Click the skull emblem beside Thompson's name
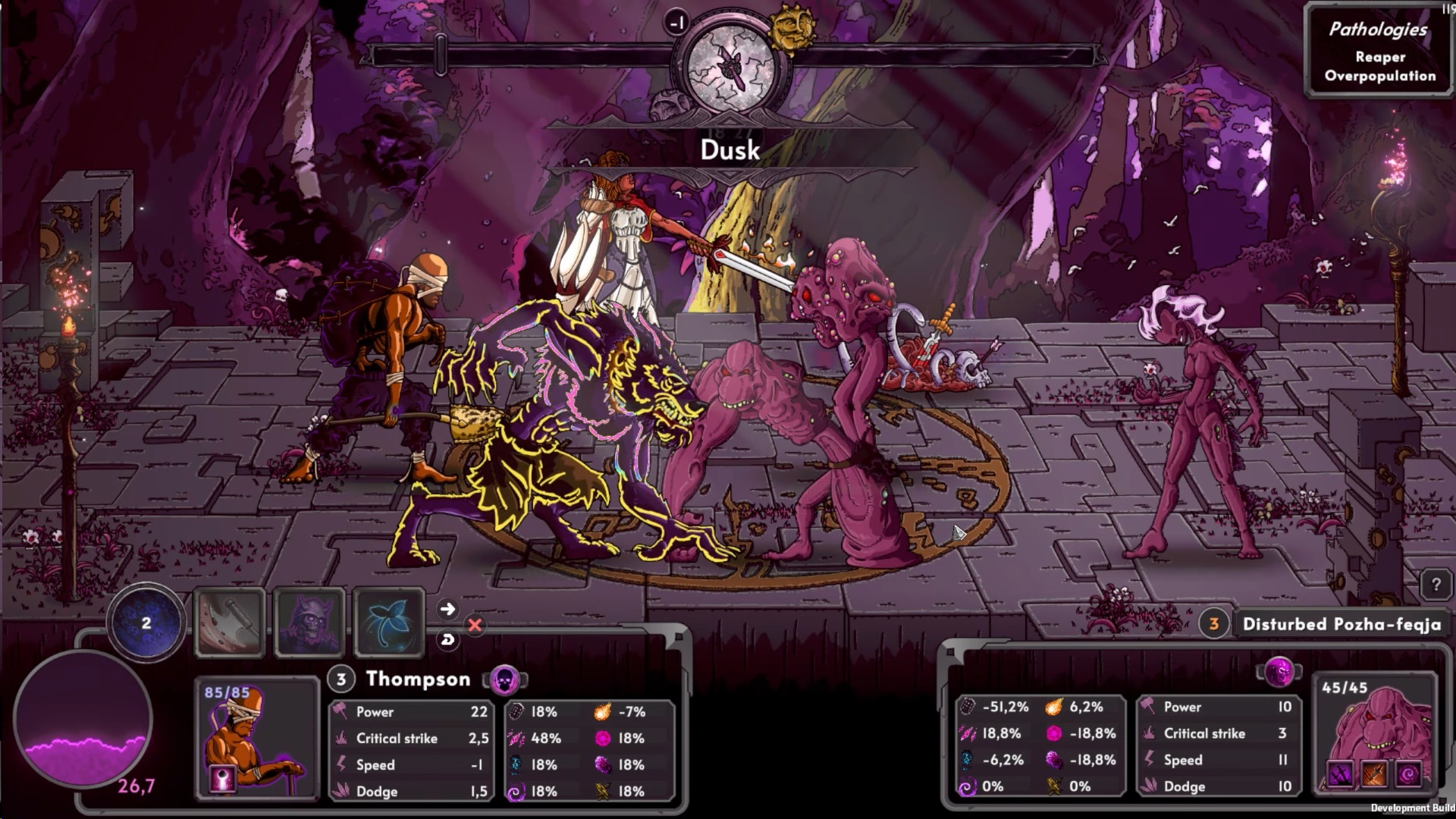The image size is (1456, 819). (x=504, y=680)
